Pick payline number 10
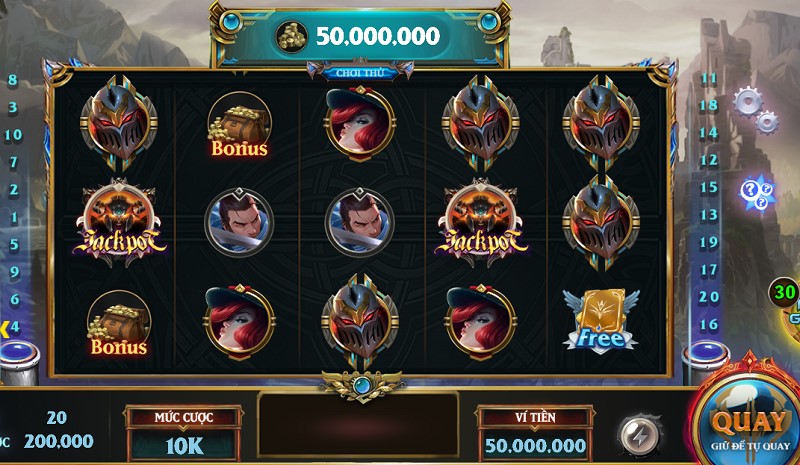800x465 pixels. click(13, 135)
